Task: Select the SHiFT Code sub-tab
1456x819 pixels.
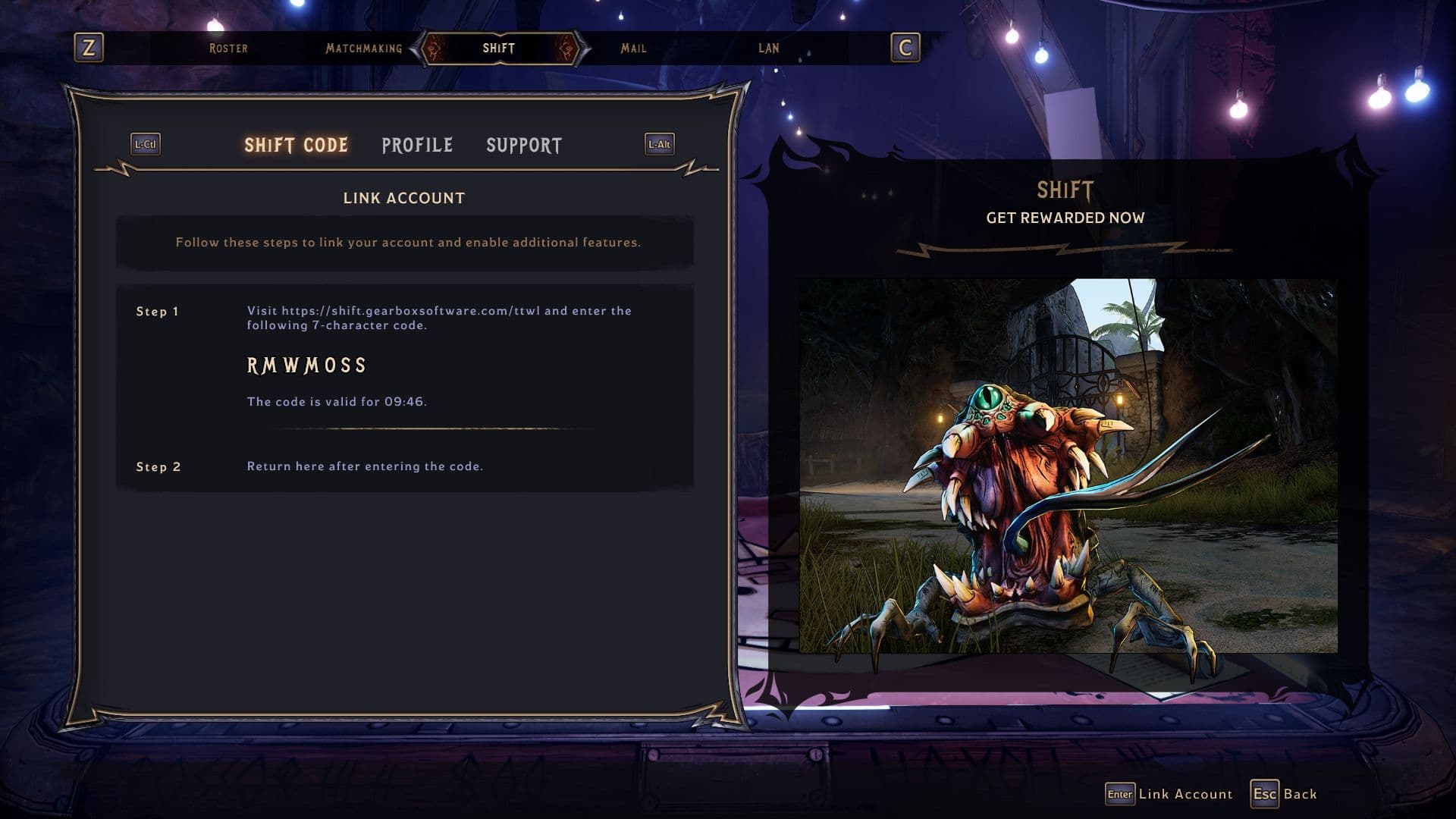Action: coord(296,145)
